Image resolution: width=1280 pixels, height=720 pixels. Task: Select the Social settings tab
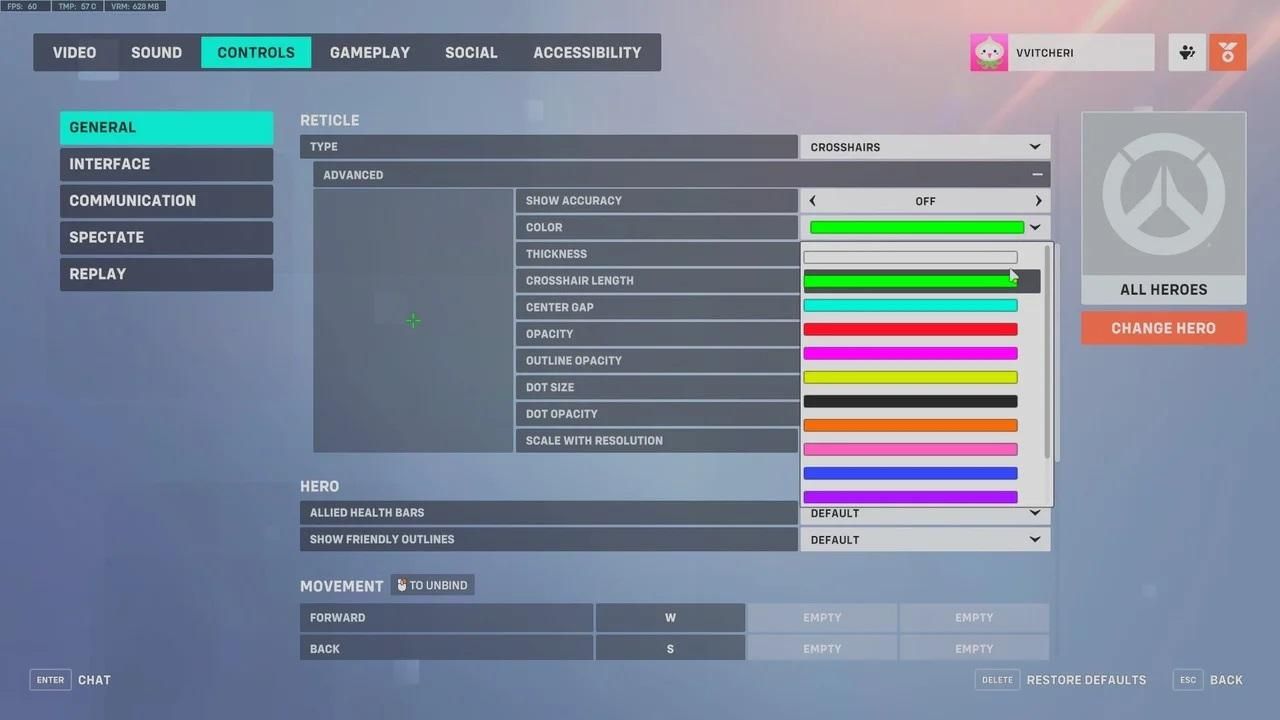[x=471, y=53]
